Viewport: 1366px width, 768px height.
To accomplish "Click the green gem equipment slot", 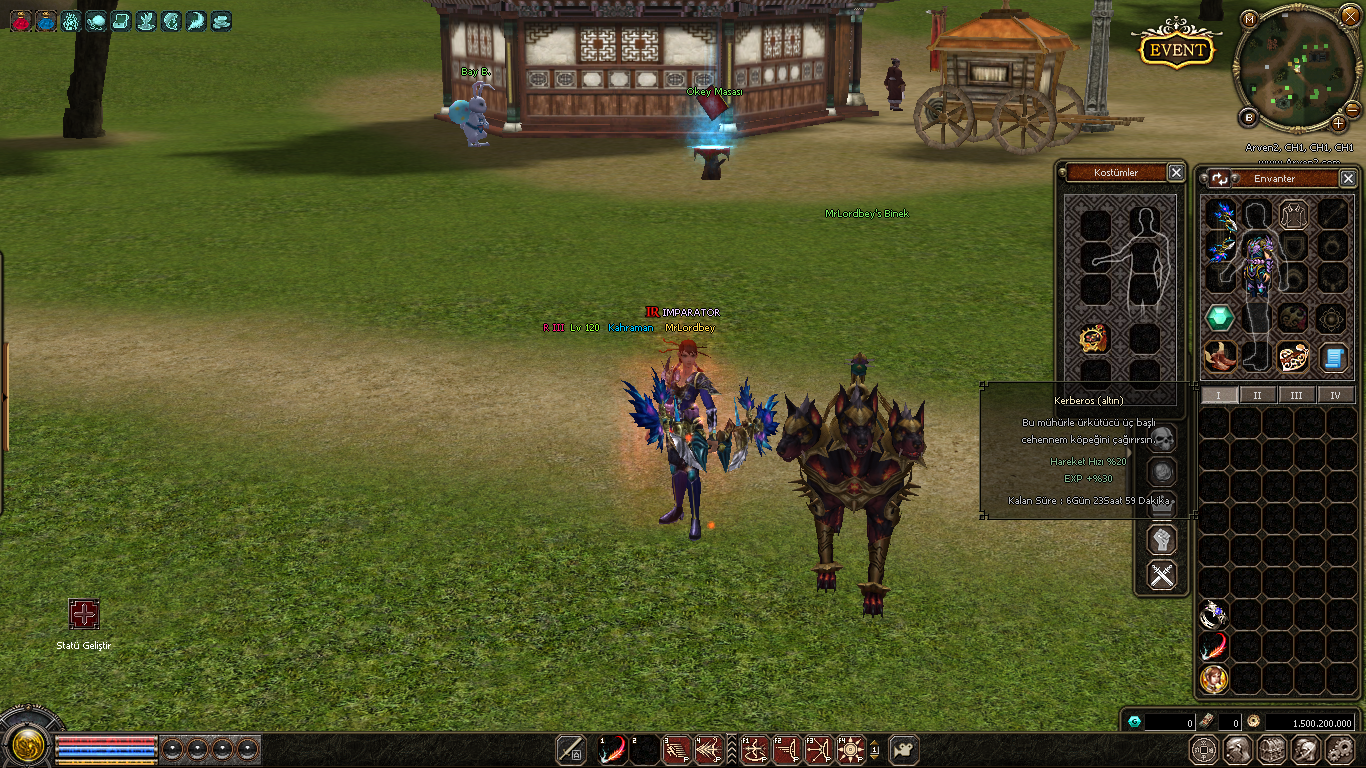I will point(1219,318).
